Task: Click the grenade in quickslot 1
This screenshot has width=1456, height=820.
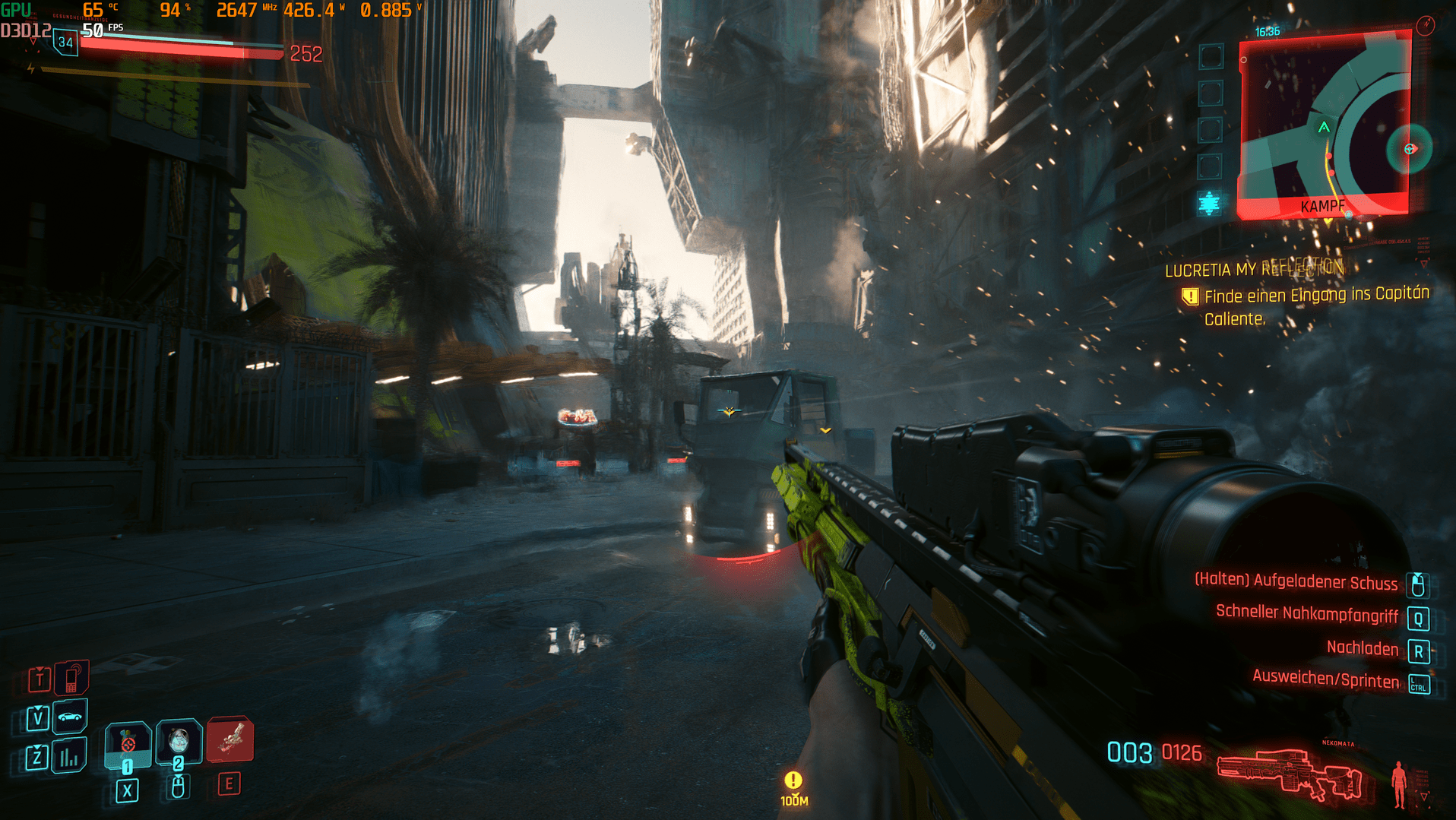Action: click(x=128, y=742)
